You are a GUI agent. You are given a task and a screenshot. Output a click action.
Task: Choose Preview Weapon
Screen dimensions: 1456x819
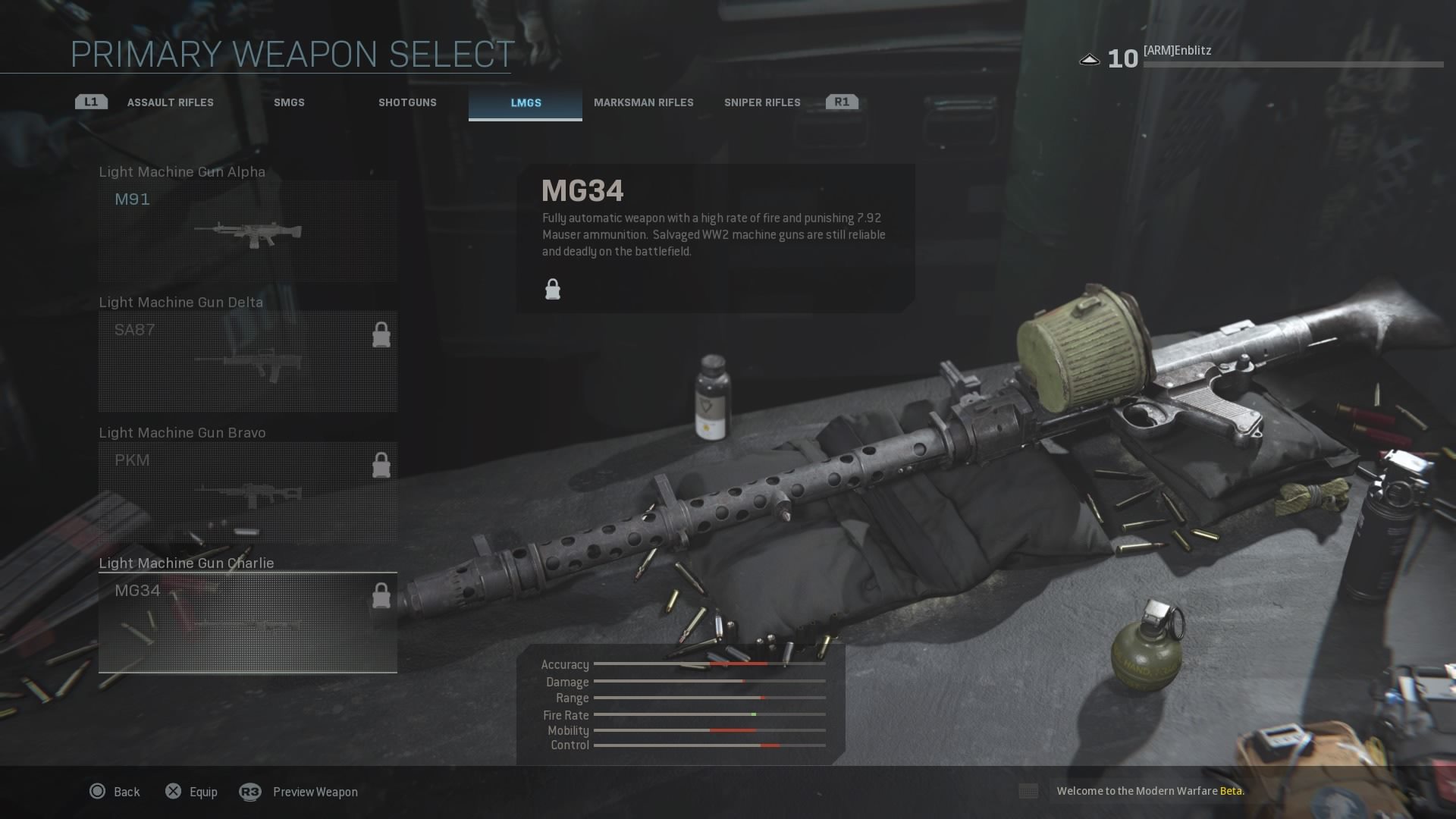click(315, 791)
